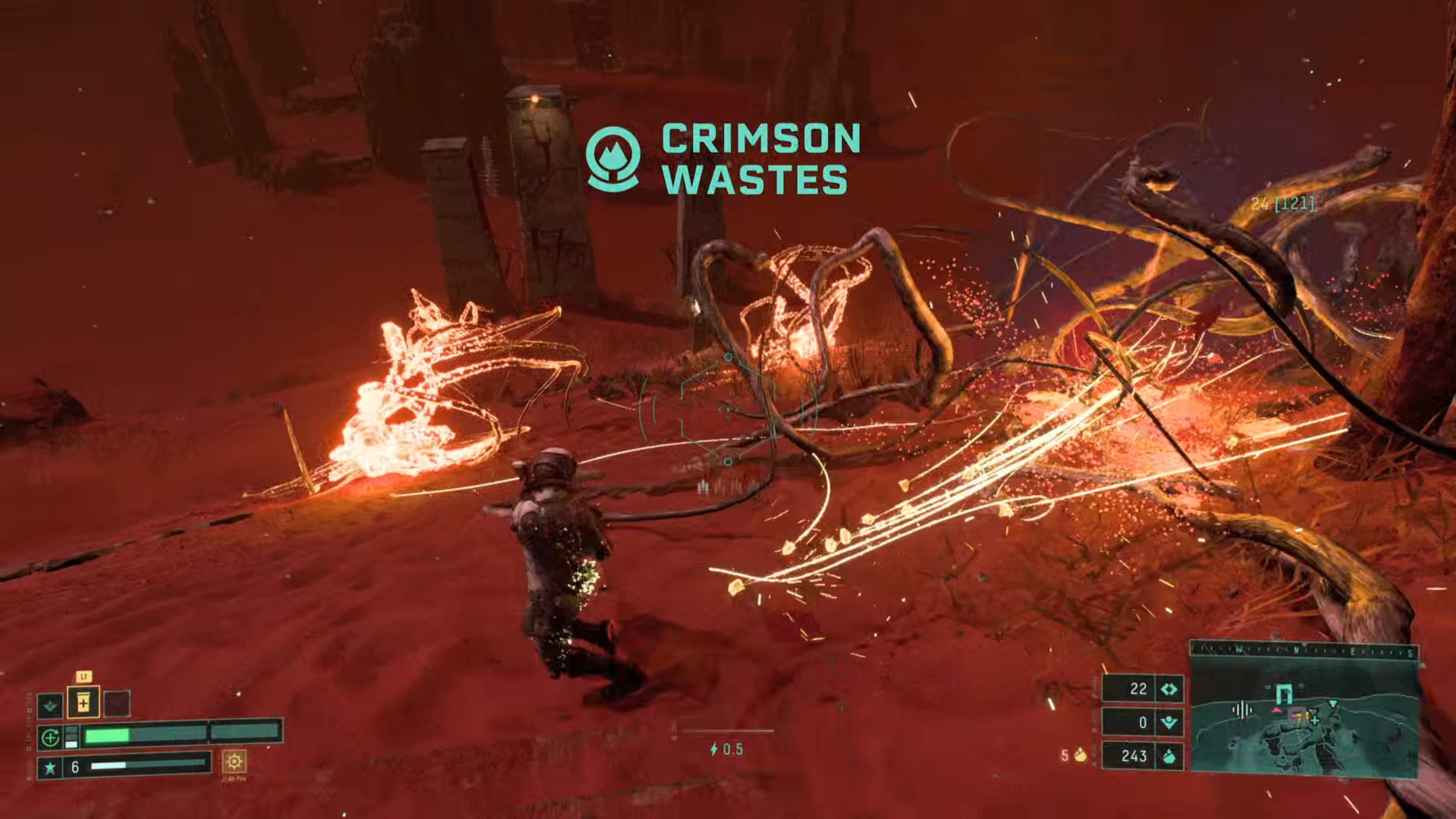Select the yellow healing vial consumable slot
This screenshot has height=819, width=1456.
pos(84,703)
